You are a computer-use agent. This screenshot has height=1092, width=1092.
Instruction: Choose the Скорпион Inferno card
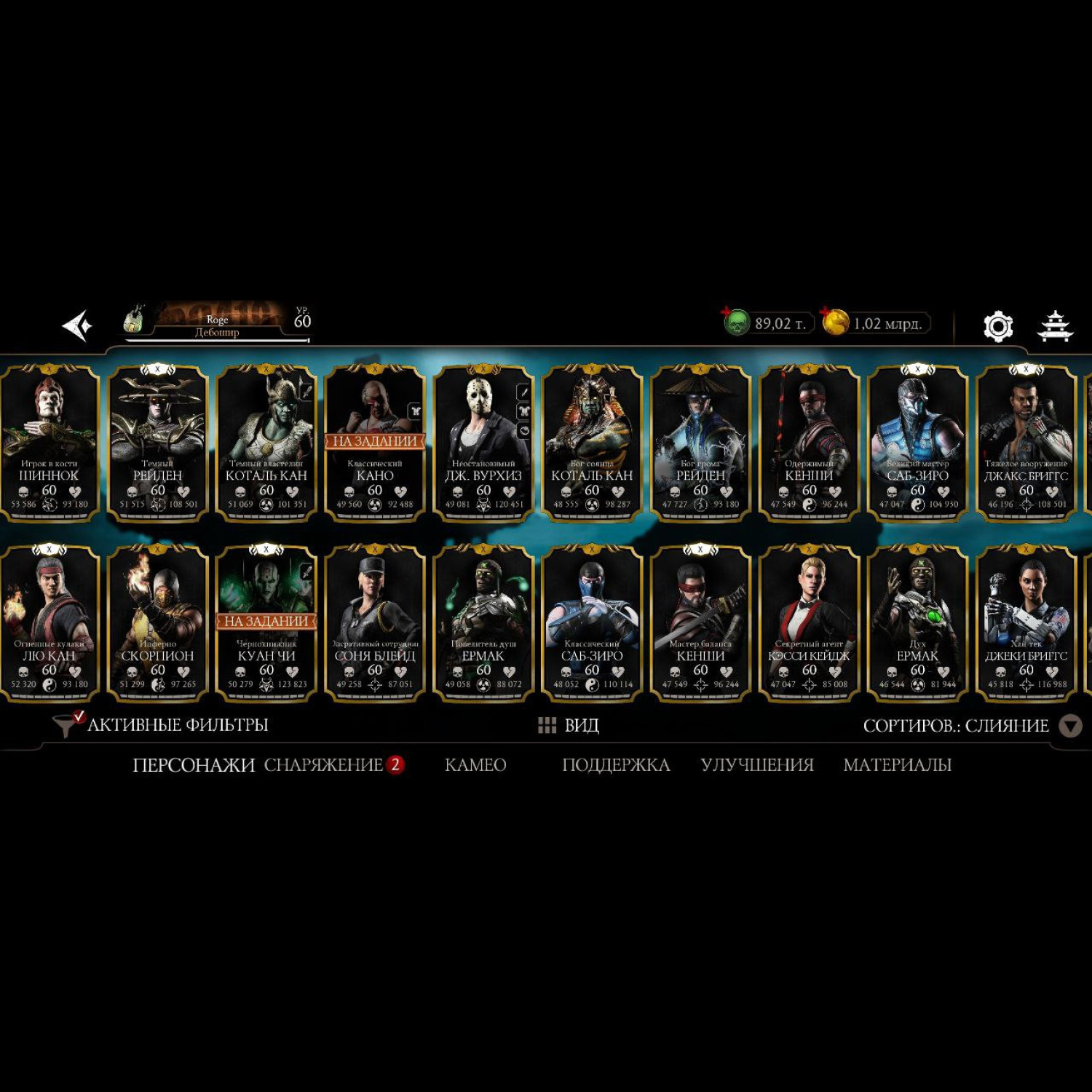157,623
